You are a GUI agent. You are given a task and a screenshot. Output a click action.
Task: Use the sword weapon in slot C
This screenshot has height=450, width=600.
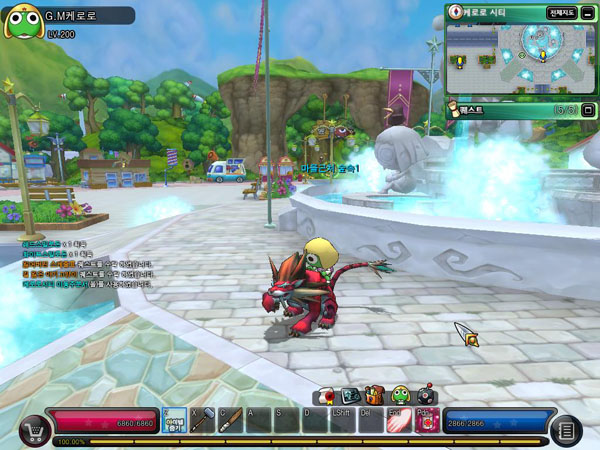tap(230, 420)
